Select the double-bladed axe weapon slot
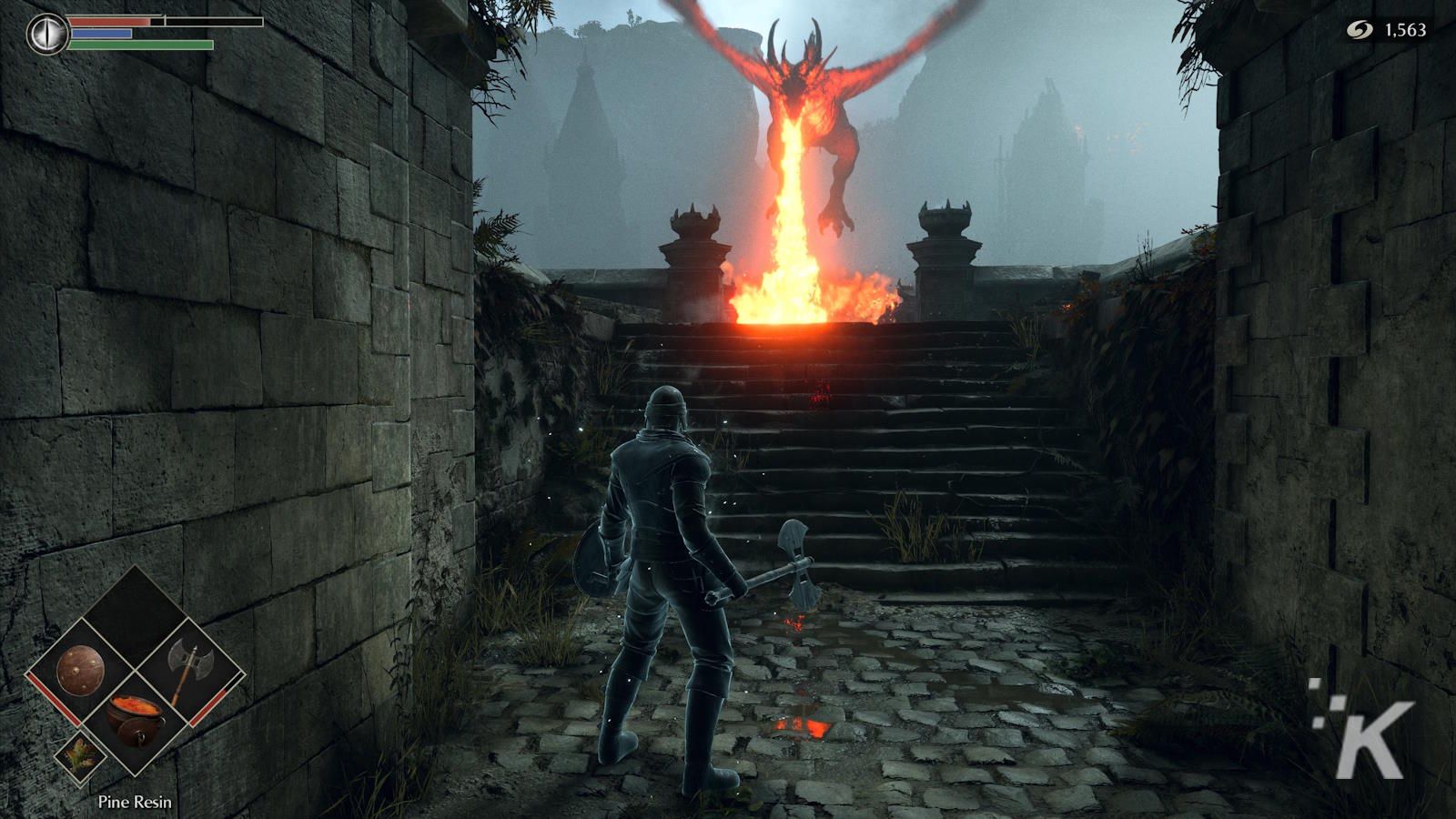Screen dimensions: 1456x819 (x=187, y=672)
